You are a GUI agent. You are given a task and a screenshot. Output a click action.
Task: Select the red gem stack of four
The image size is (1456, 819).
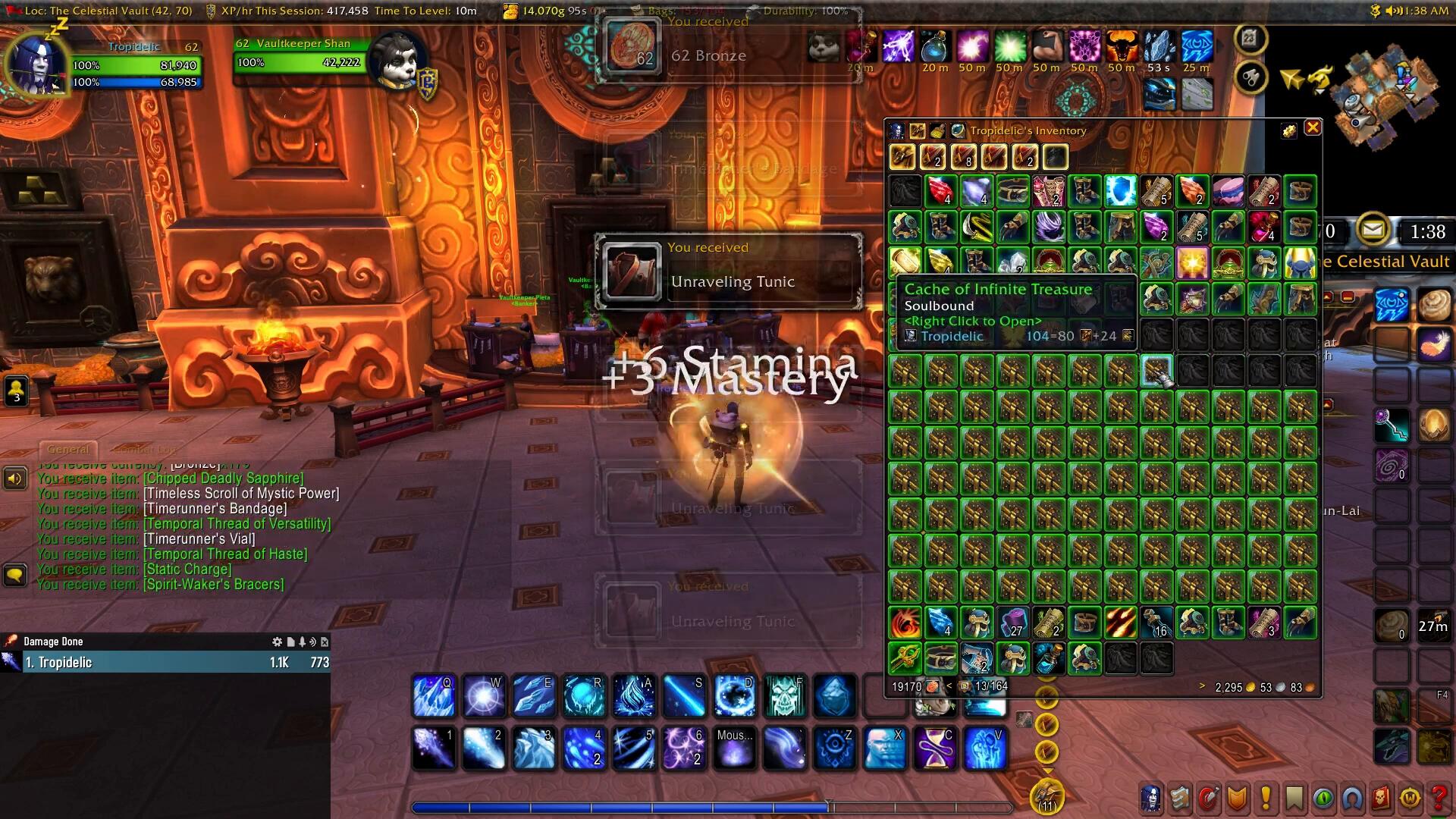[x=940, y=191]
